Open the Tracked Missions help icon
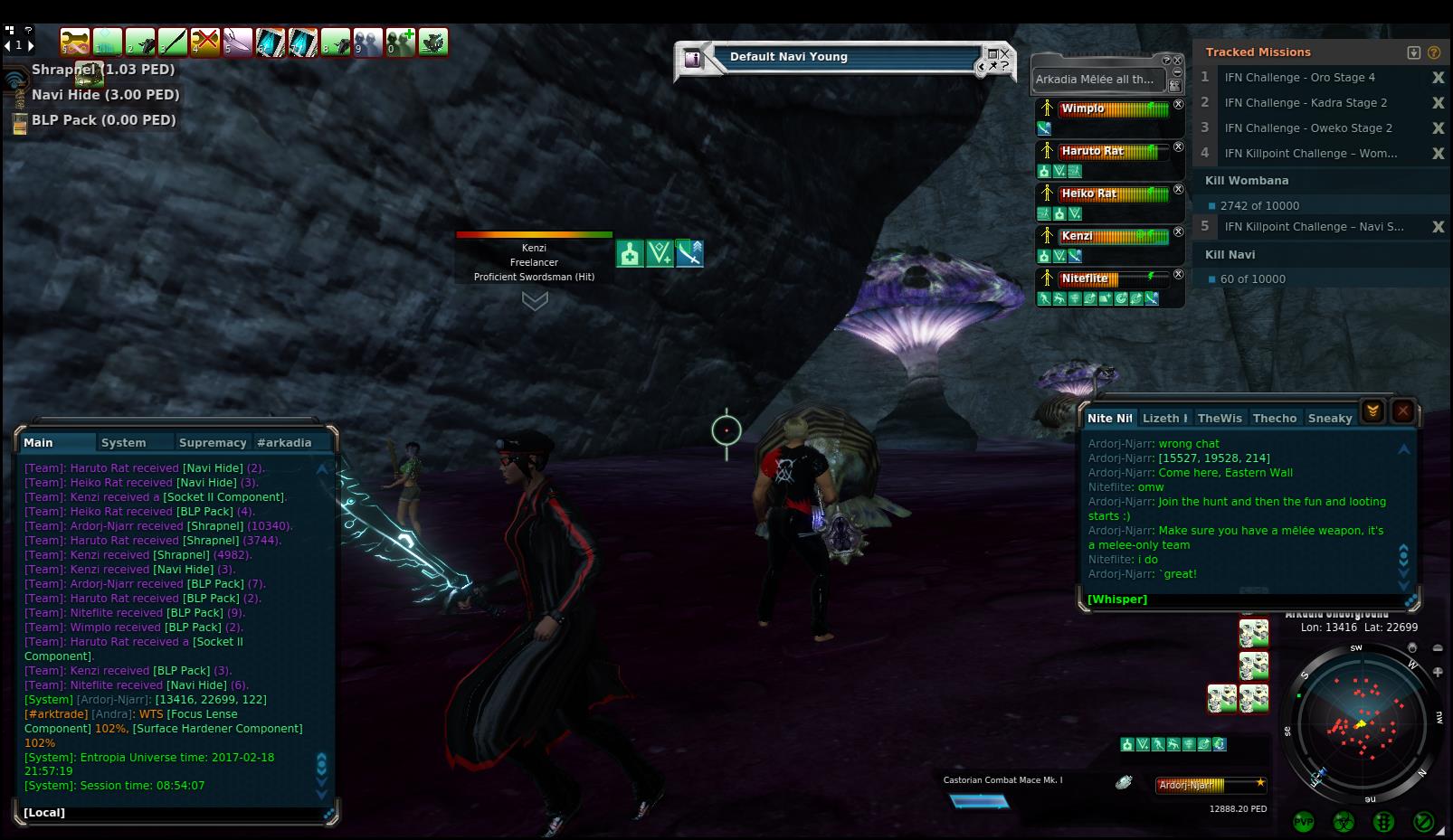Image resolution: width=1453 pixels, height=840 pixels. coord(1434,52)
